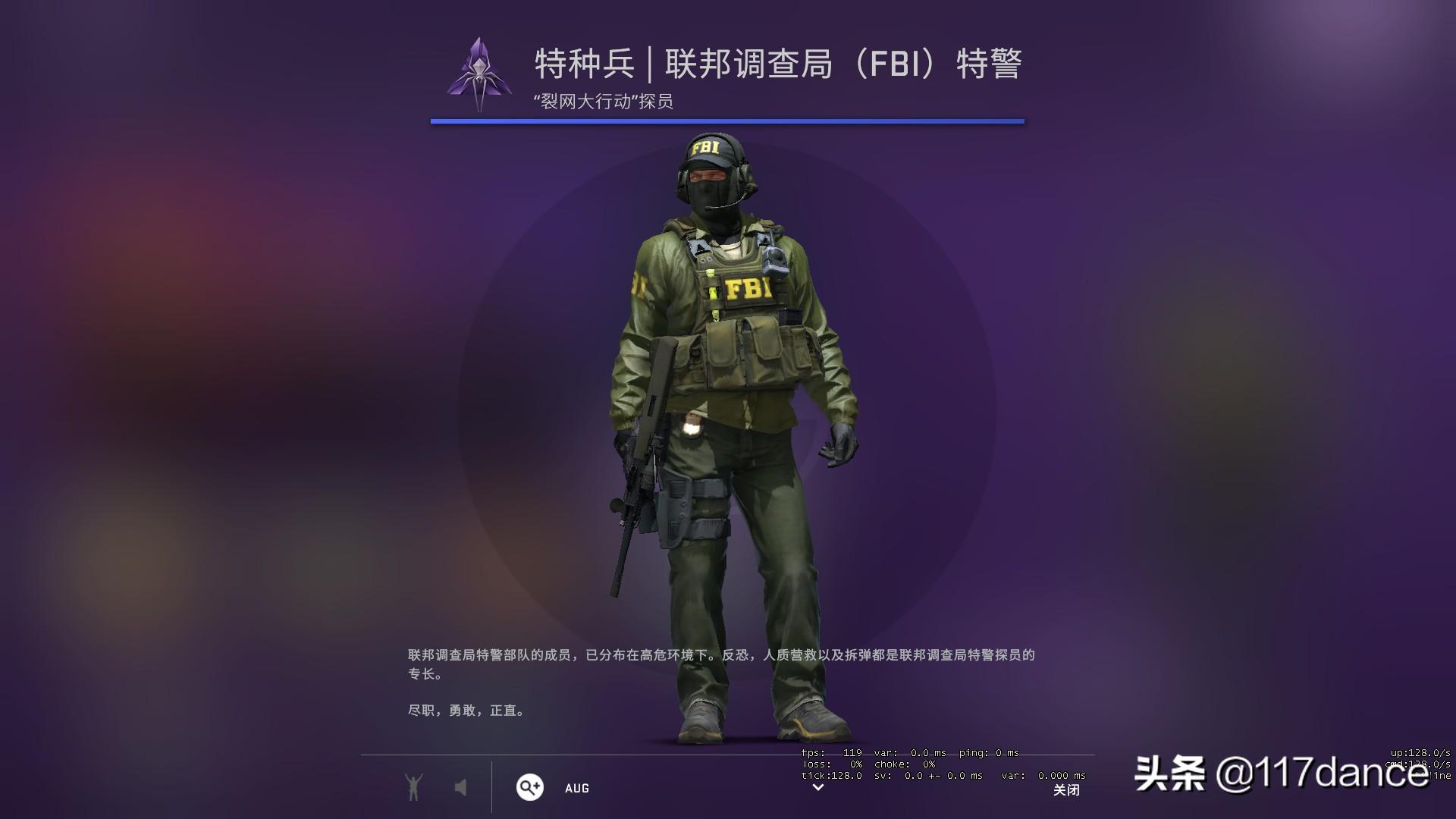Toggle agent voice audio with speaker icon

pyautogui.click(x=461, y=787)
